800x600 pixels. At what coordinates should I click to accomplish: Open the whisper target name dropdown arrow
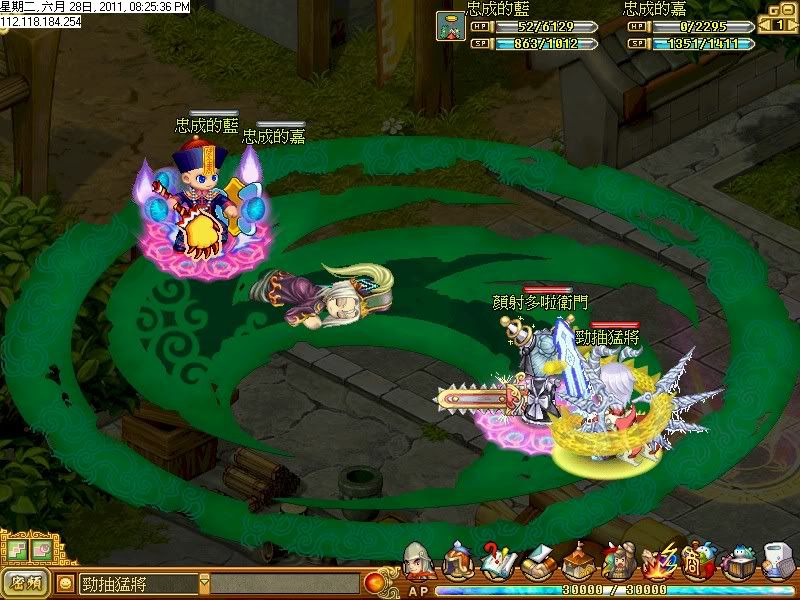pos(205,582)
